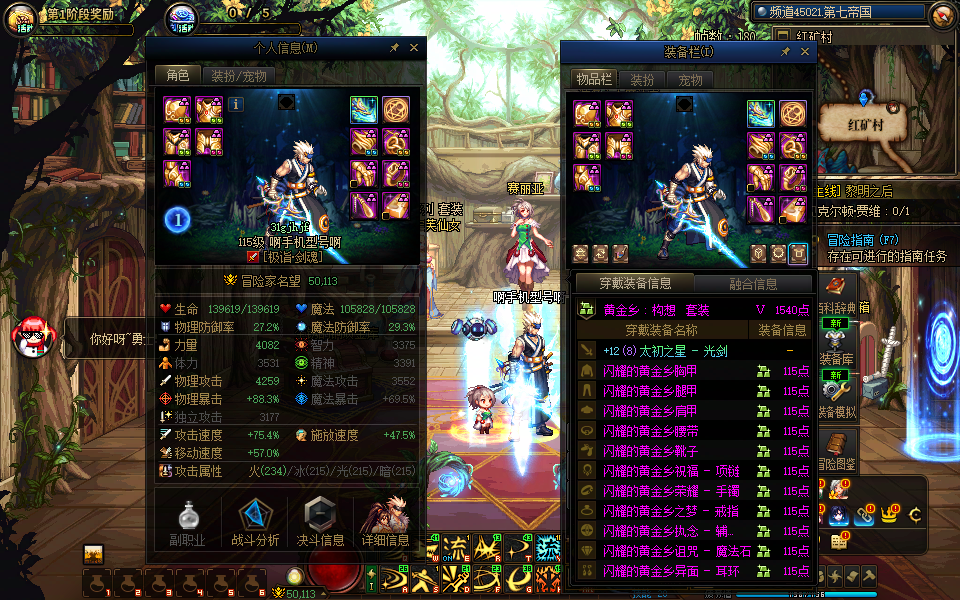Open 详细信息 detailed info
The width and height of the screenshot is (960, 600).
click(385, 523)
